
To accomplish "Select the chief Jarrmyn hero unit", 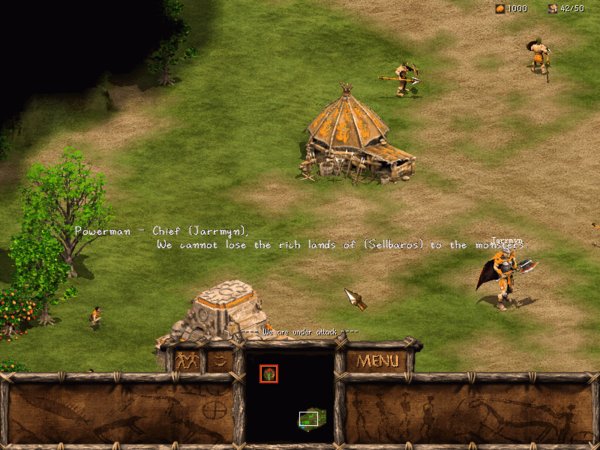I will coord(506,278).
